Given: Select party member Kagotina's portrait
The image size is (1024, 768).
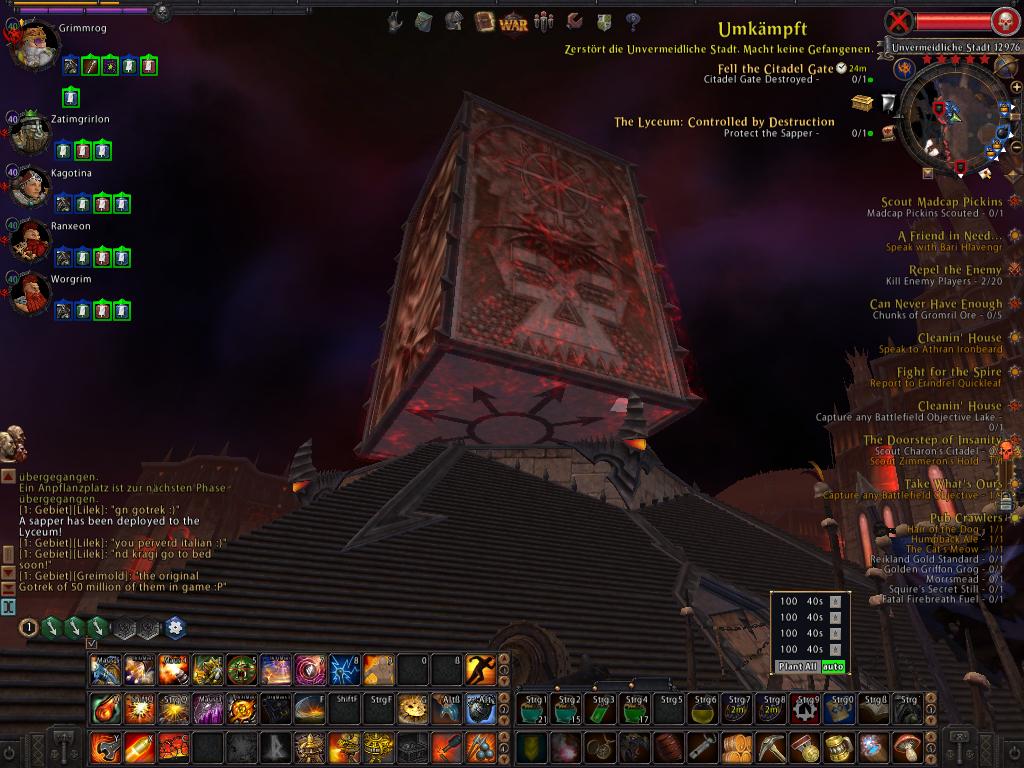Looking at the screenshot, I should 30,186.
